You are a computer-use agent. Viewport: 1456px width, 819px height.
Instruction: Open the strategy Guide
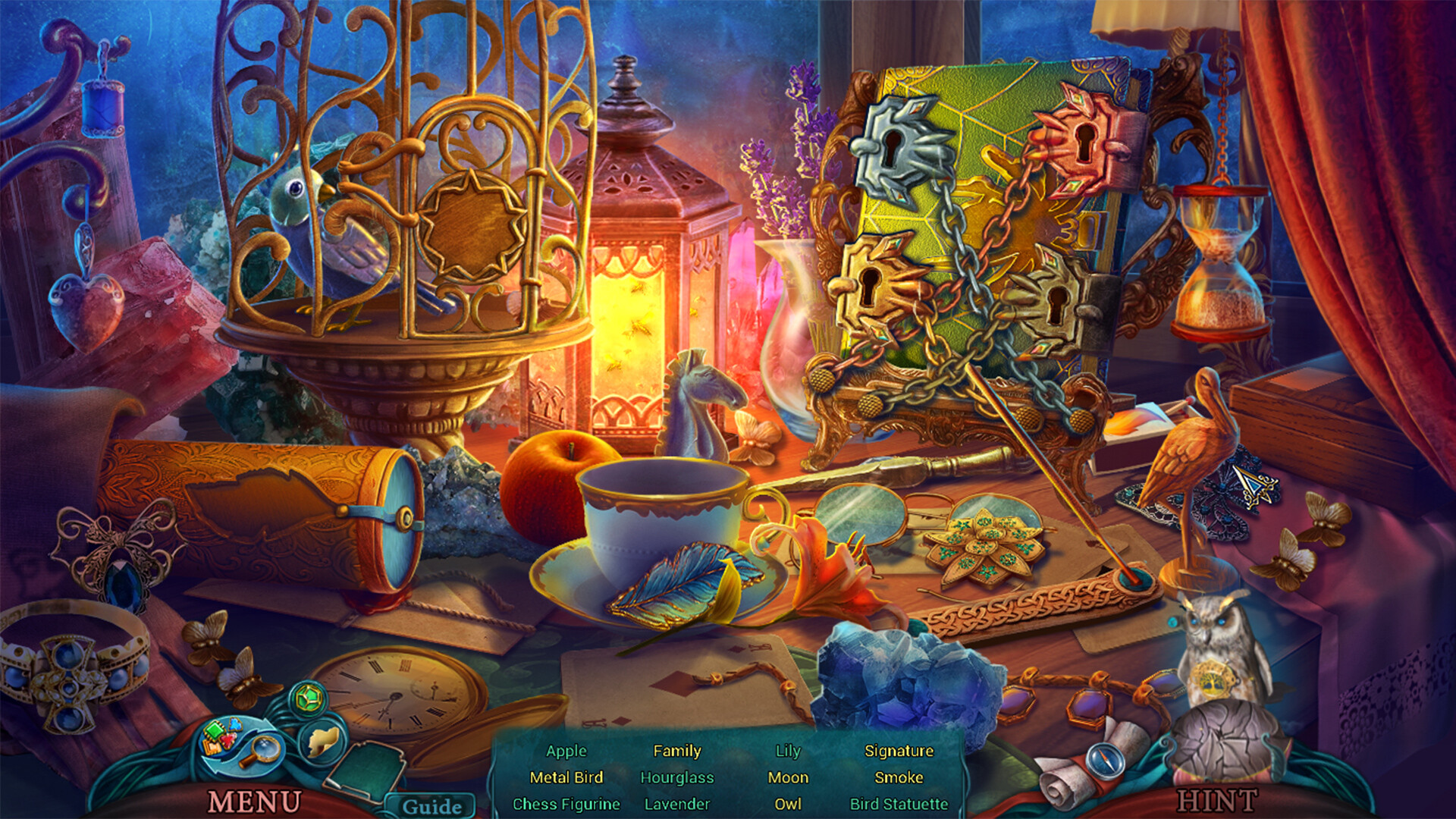click(434, 806)
